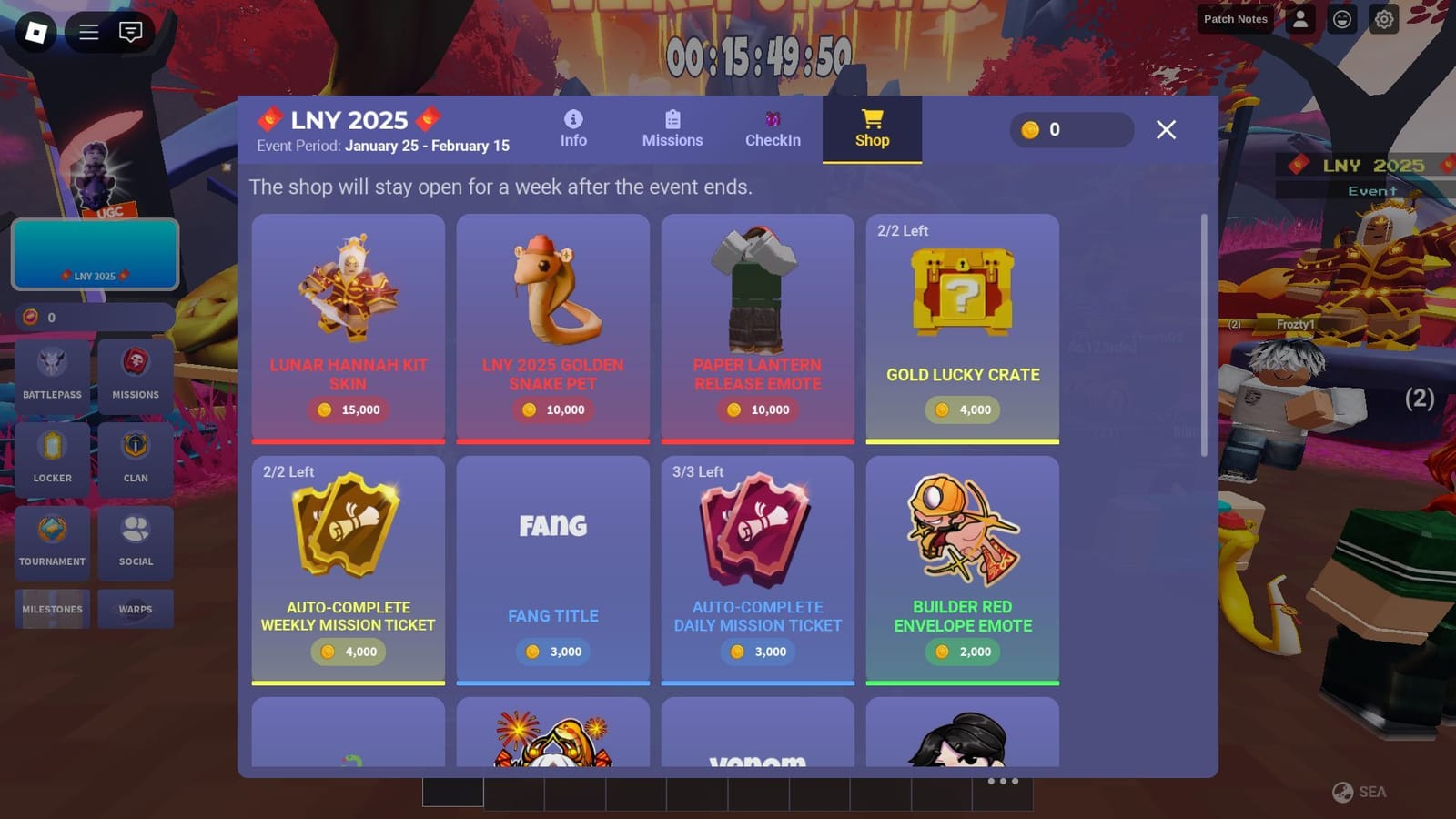Open the Clan panel
The height and width of the screenshot is (819, 1456).
coord(135,457)
